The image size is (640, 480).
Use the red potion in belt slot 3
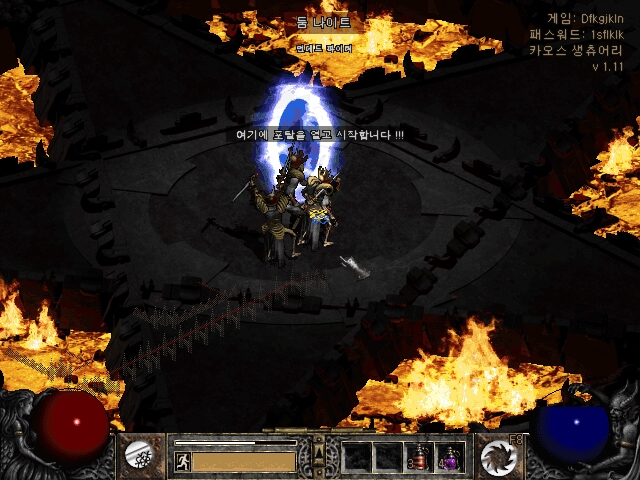click(x=420, y=457)
